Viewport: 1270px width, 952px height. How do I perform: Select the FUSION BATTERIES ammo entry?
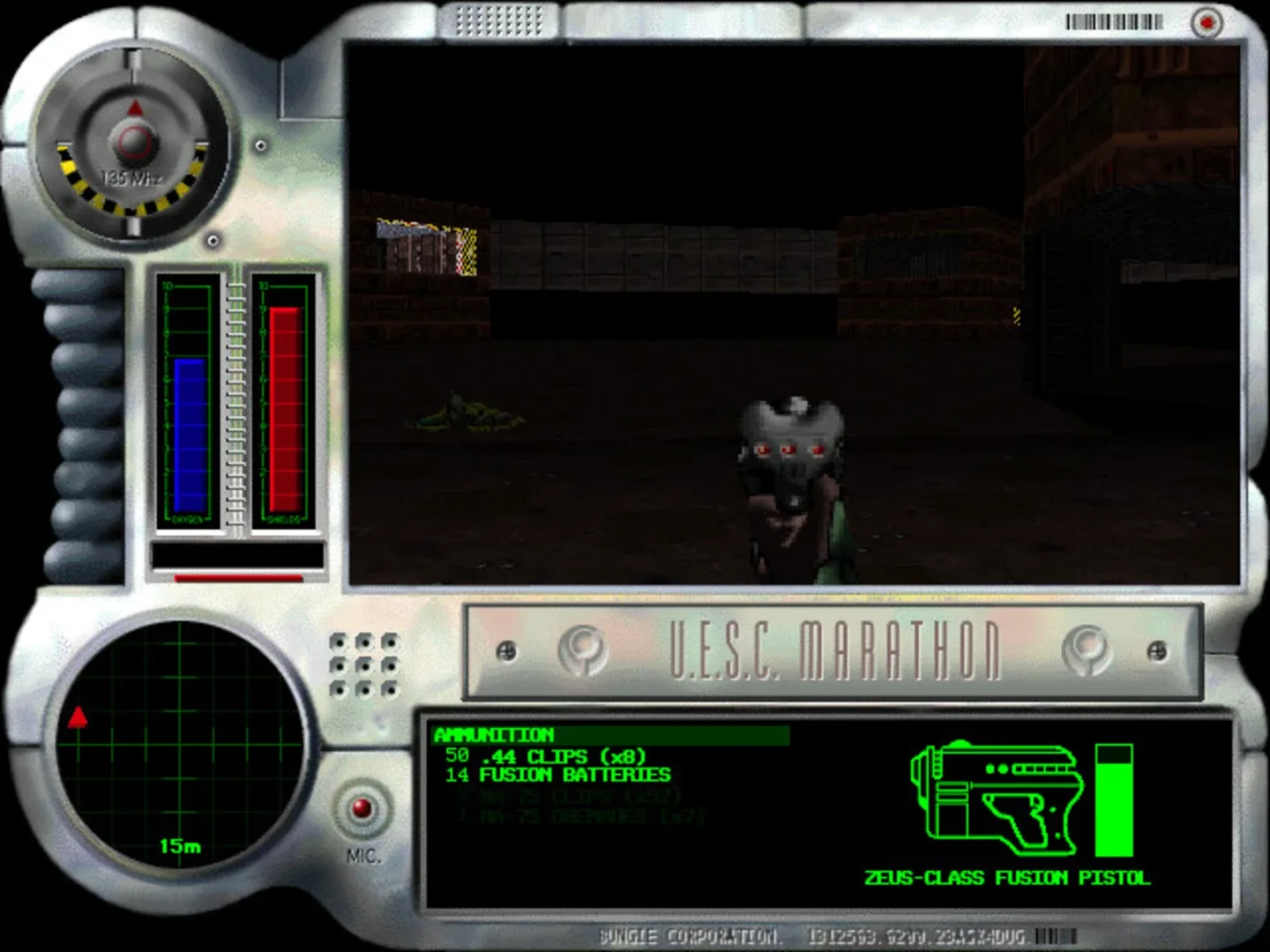558,776
